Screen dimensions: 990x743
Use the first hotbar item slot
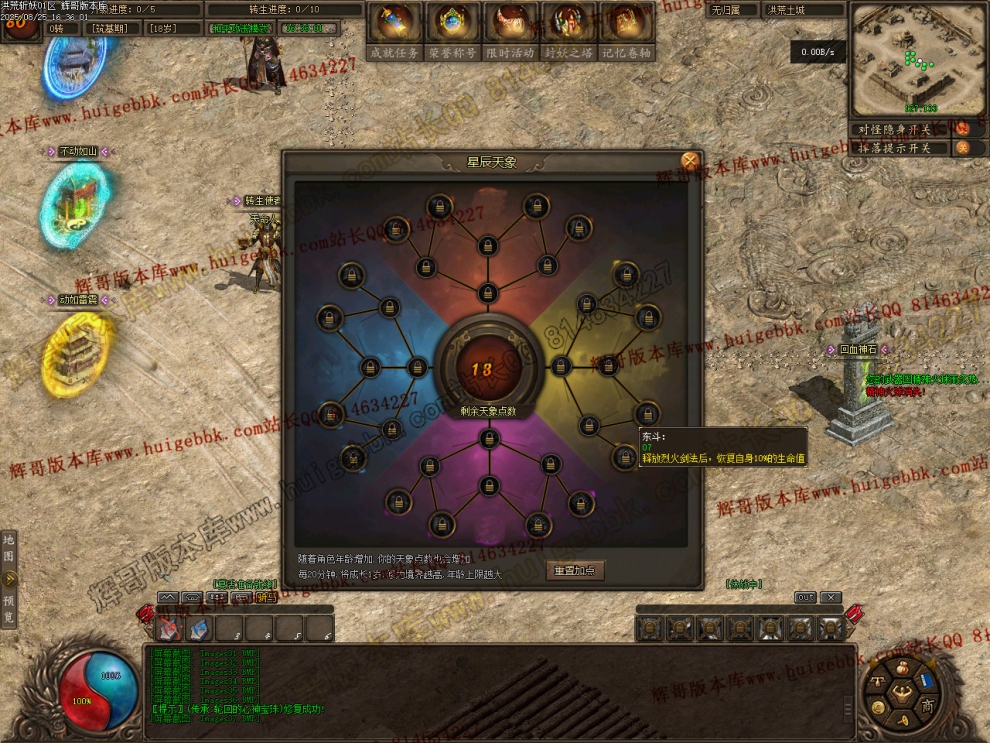point(169,628)
